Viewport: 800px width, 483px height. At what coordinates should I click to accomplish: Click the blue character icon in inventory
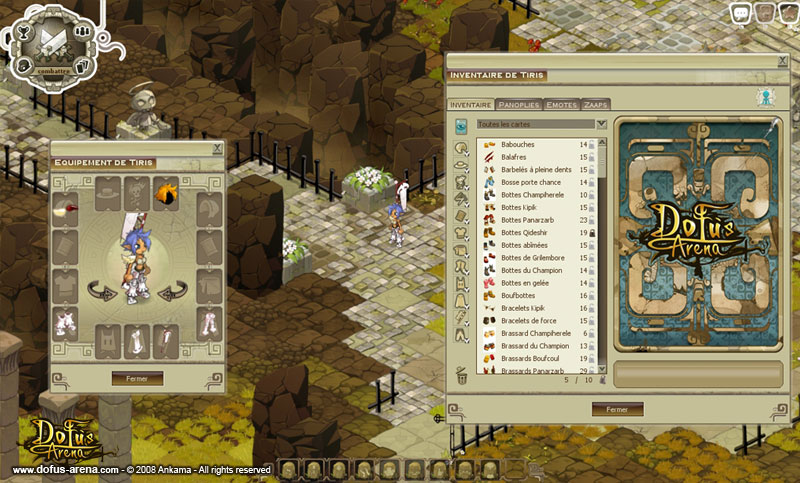click(767, 98)
